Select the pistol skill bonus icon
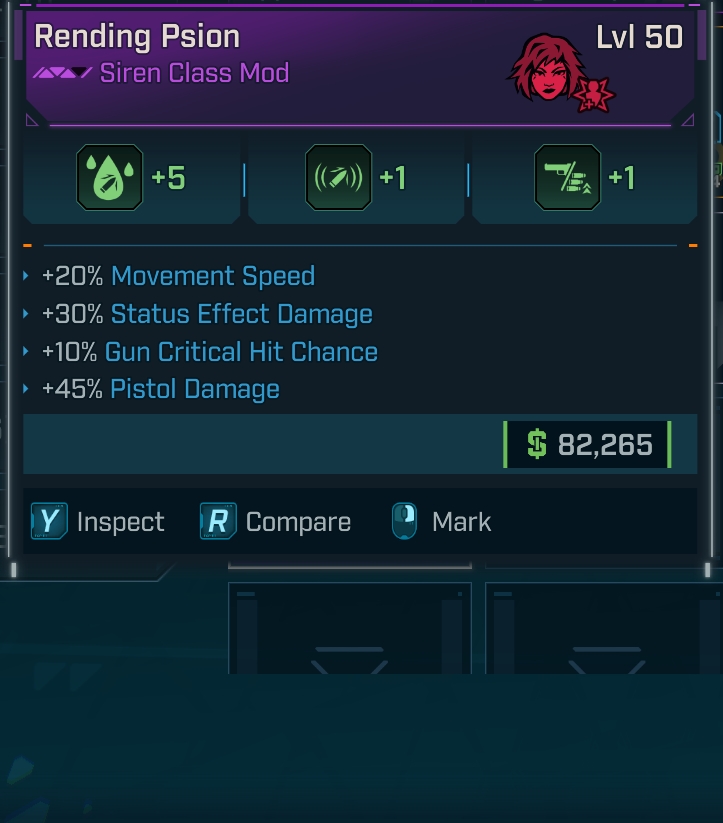The height and width of the screenshot is (823, 723). (x=568, y=178)
